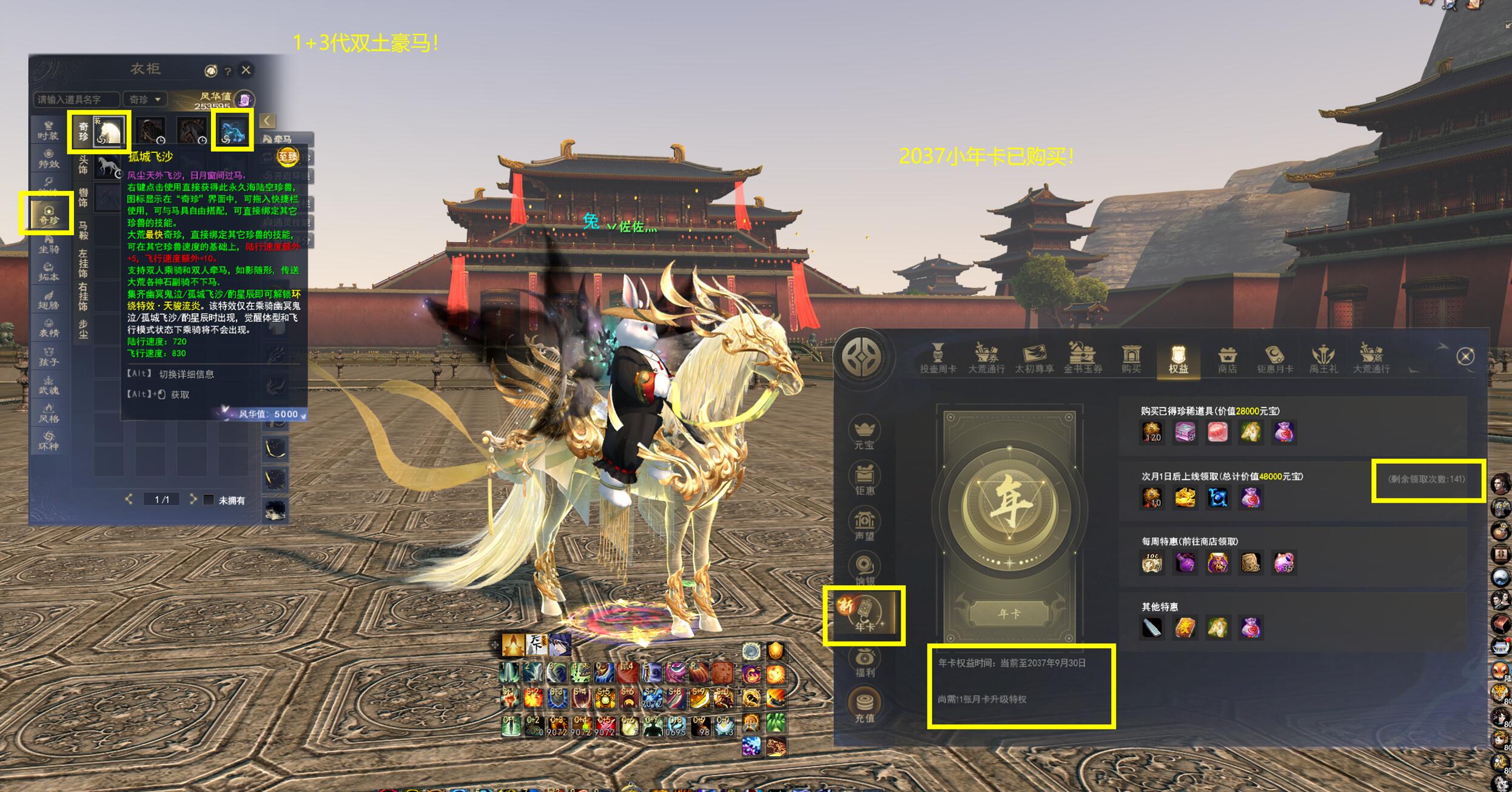Click the 年卡 button under the emblem
1512x792 pixels.
(x=1009, y=614)
